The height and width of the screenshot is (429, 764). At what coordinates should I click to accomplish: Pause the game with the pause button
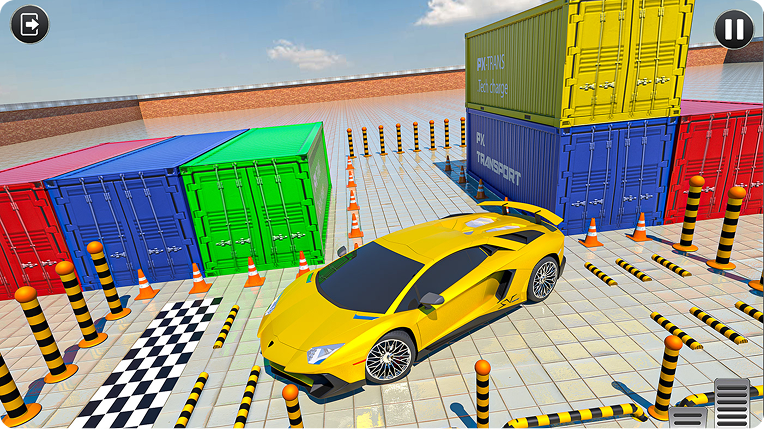(x=734, y=29)
